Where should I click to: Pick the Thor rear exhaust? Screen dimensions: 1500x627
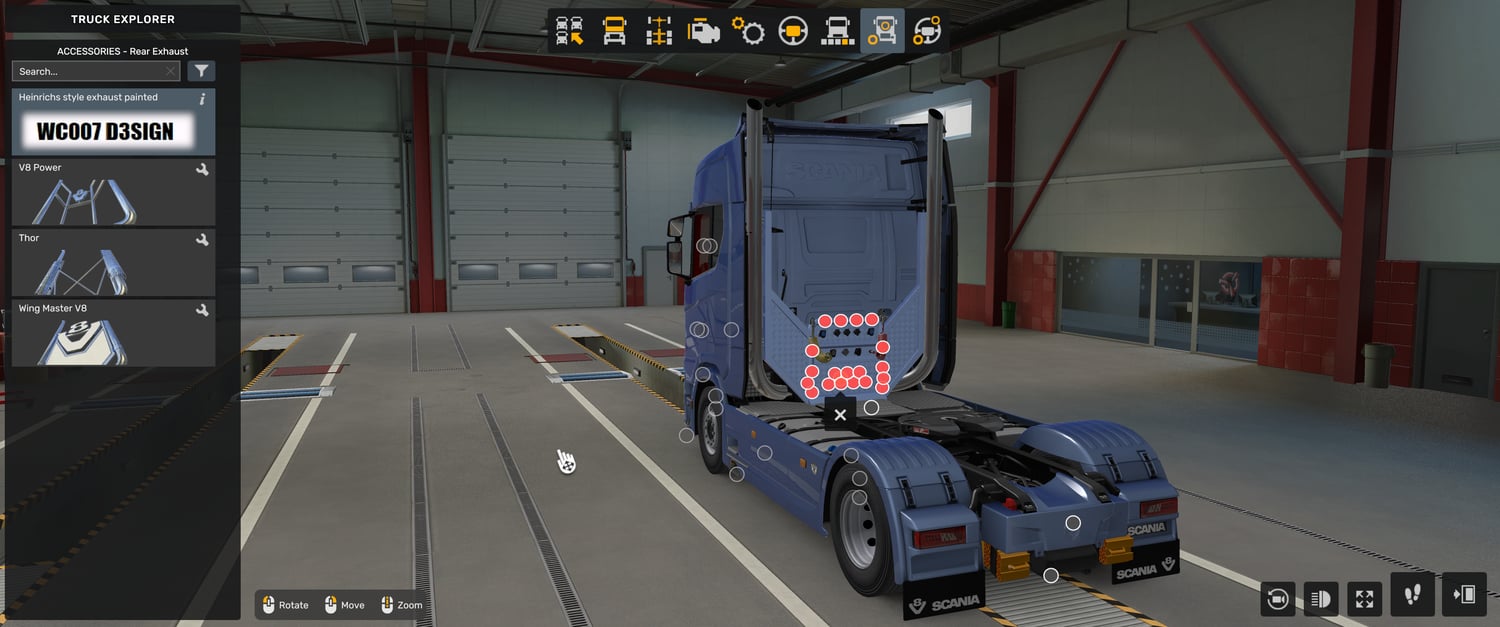[x=113, y=263]
